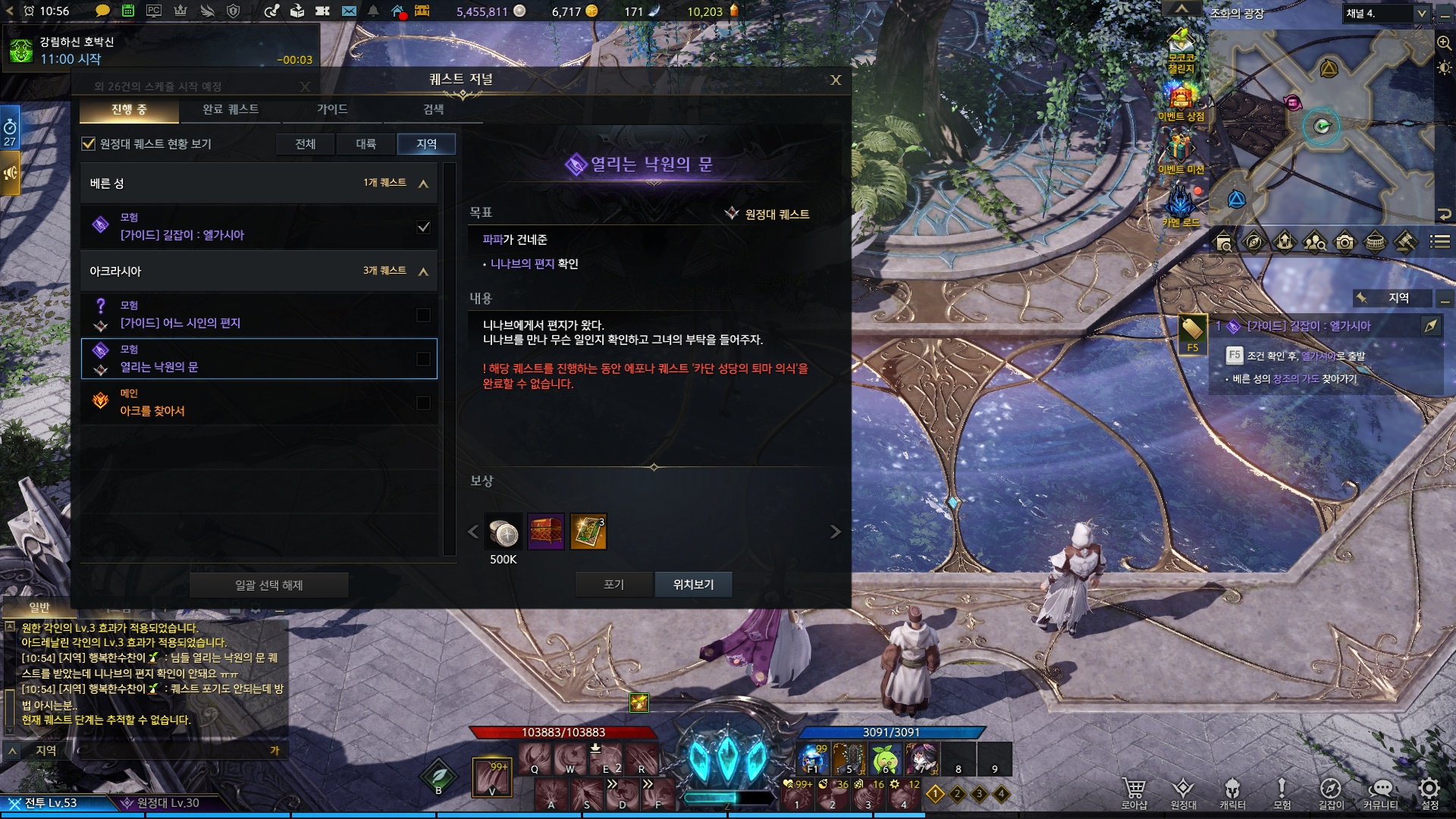
Task: Collapse the 베른 성 quest group
Action: click(423, 184)
